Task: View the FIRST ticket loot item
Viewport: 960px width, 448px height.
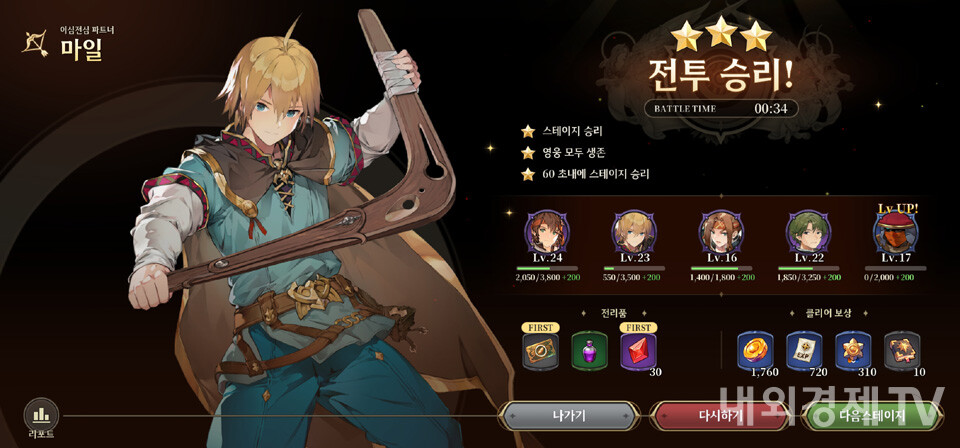Action: click(540, 351)
